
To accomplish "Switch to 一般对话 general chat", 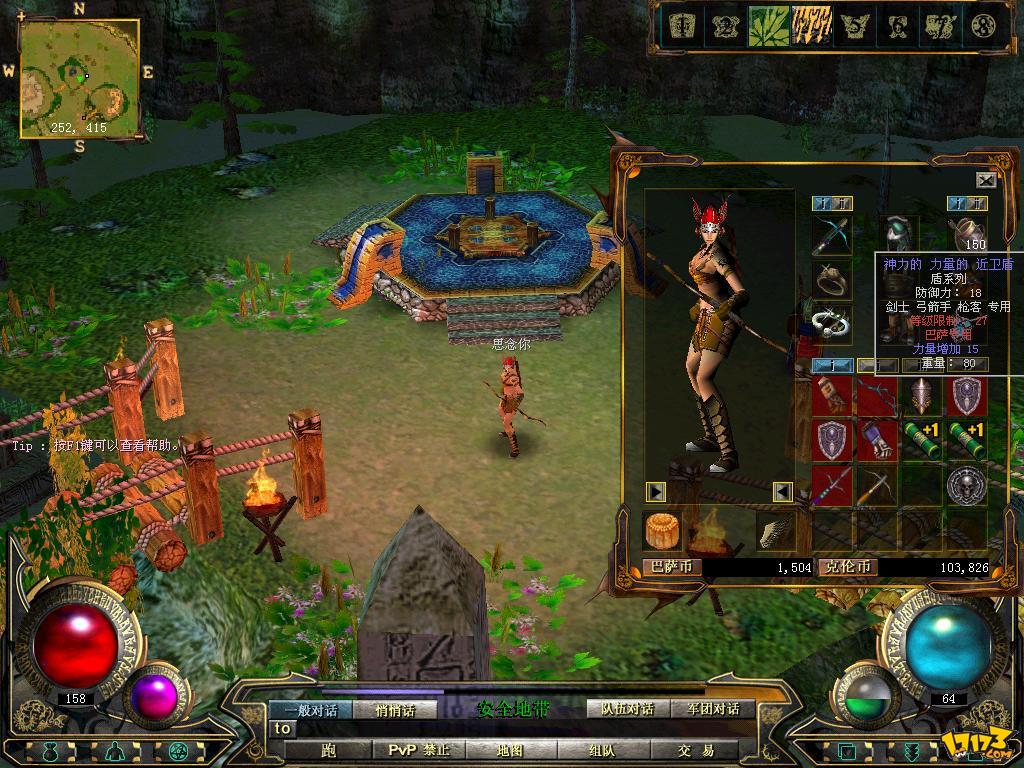I will (310, 709).
